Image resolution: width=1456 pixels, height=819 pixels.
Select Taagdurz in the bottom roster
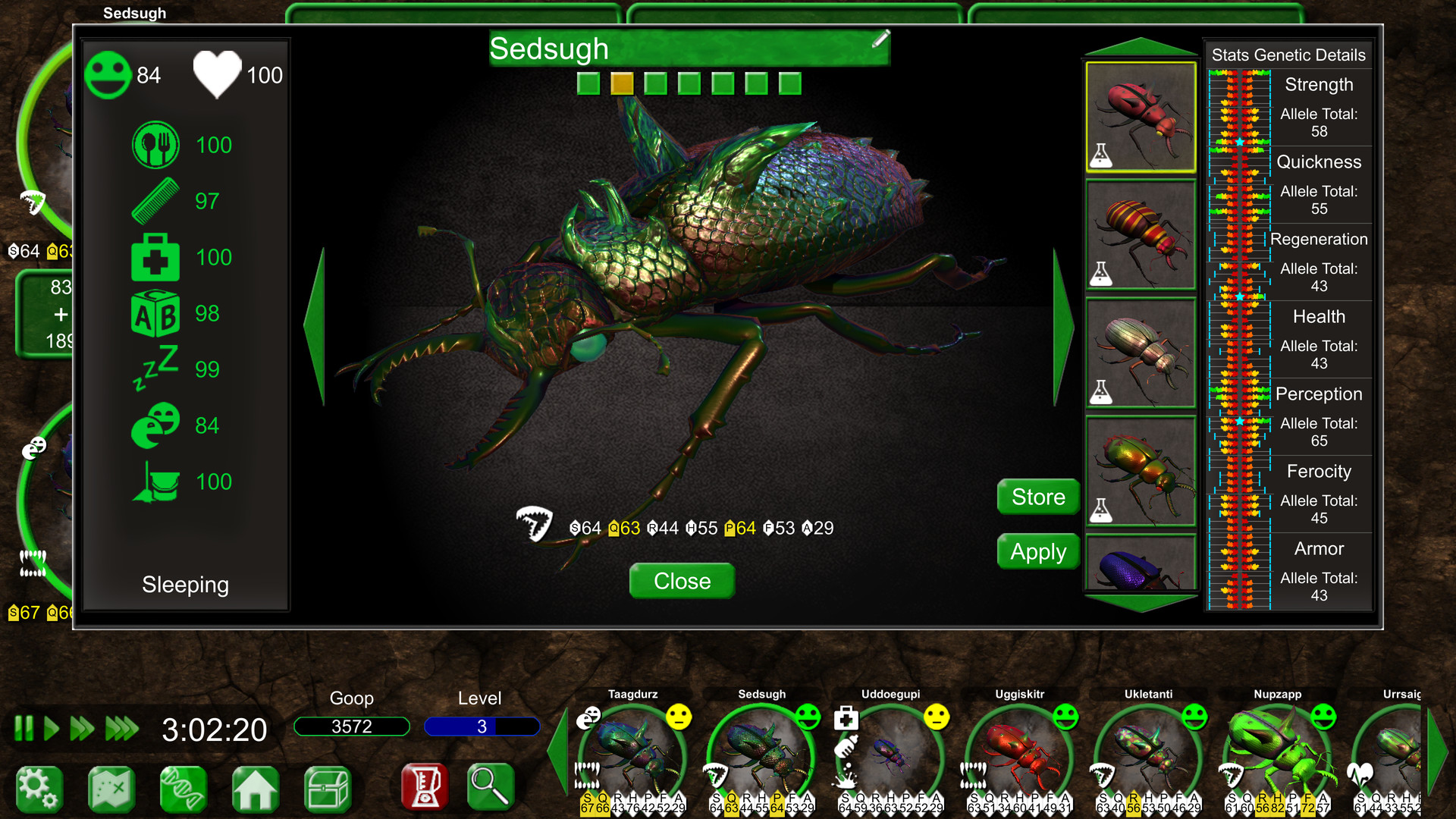[x=633, y=747]
